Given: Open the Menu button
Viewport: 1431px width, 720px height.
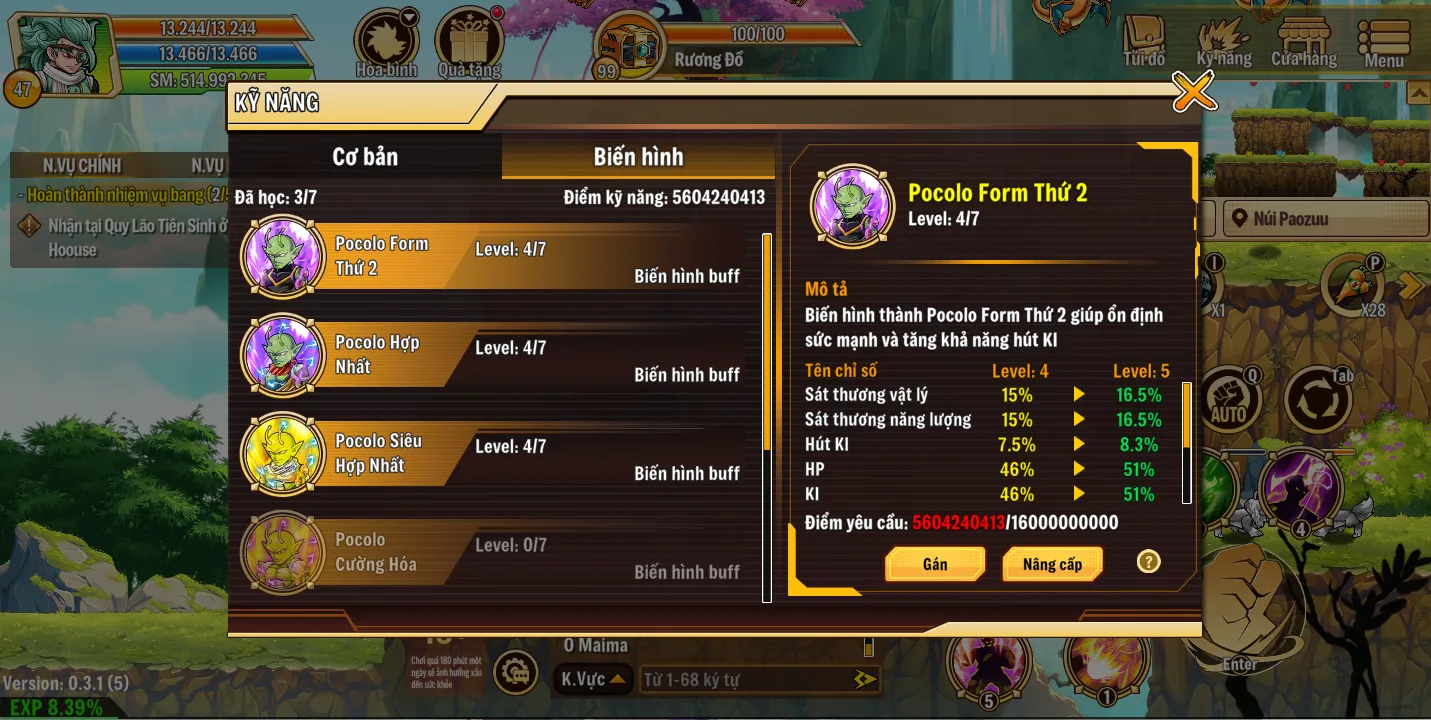Looking at the screenshot, I should click(1384, 43).
